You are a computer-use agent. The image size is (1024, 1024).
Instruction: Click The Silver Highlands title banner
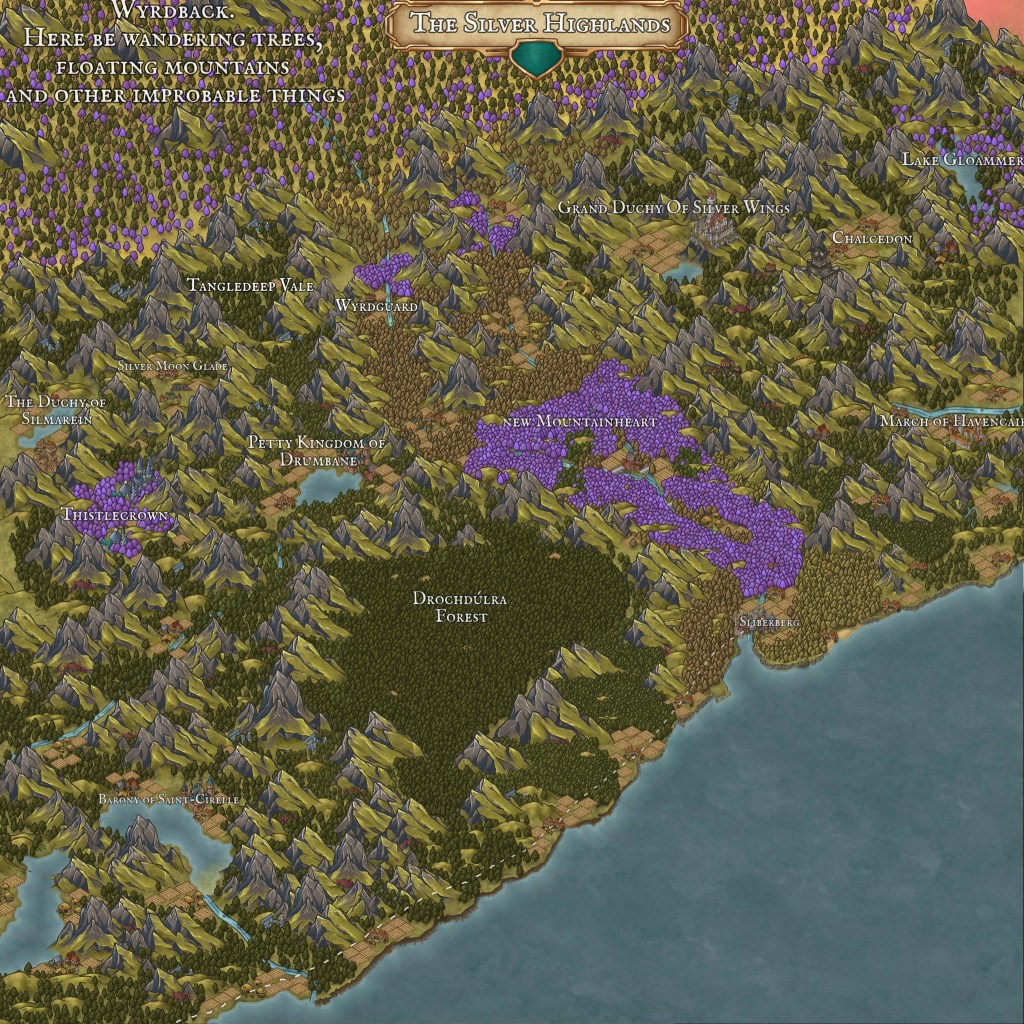point(537,23)
